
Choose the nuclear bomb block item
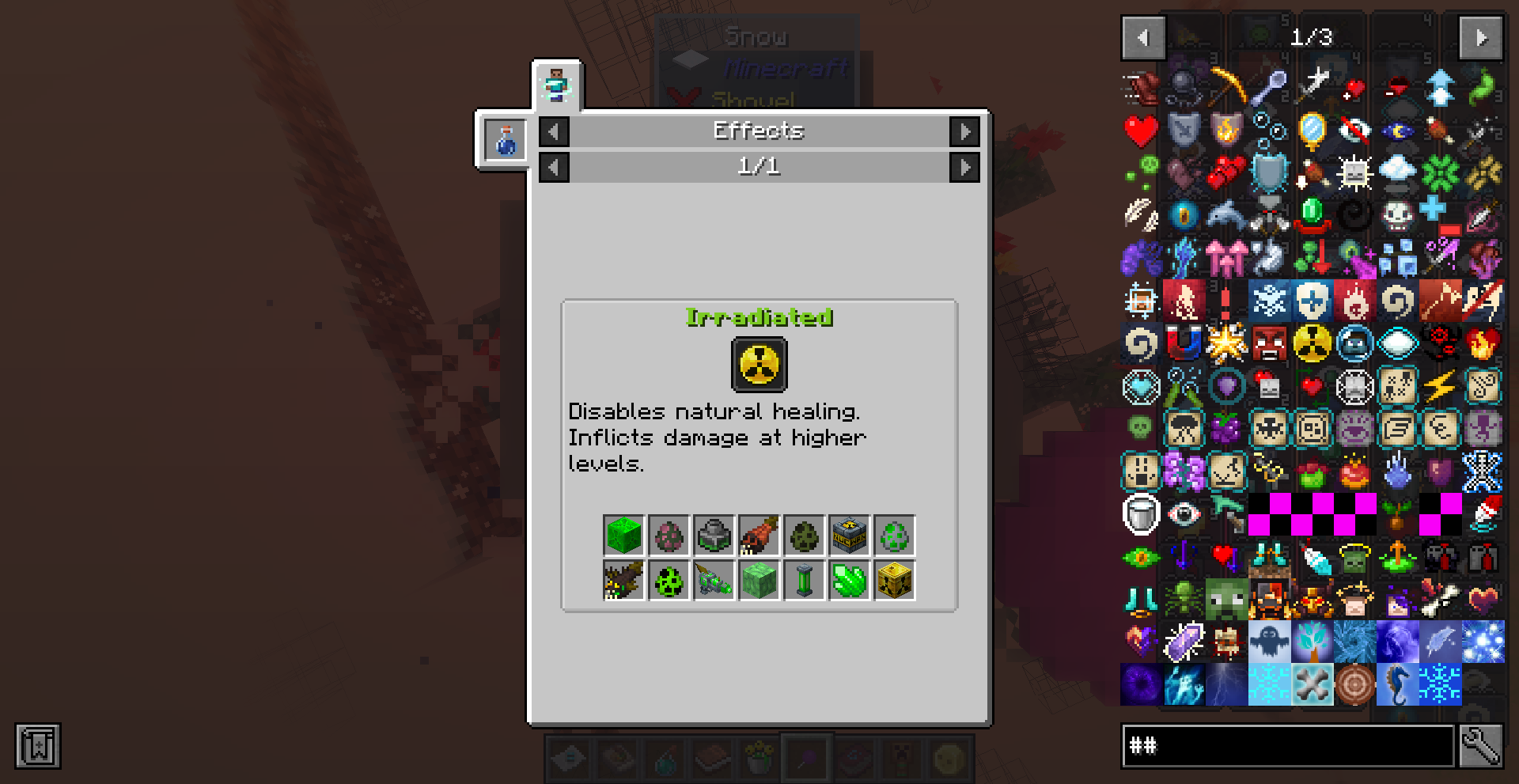(x=850, y=536)
